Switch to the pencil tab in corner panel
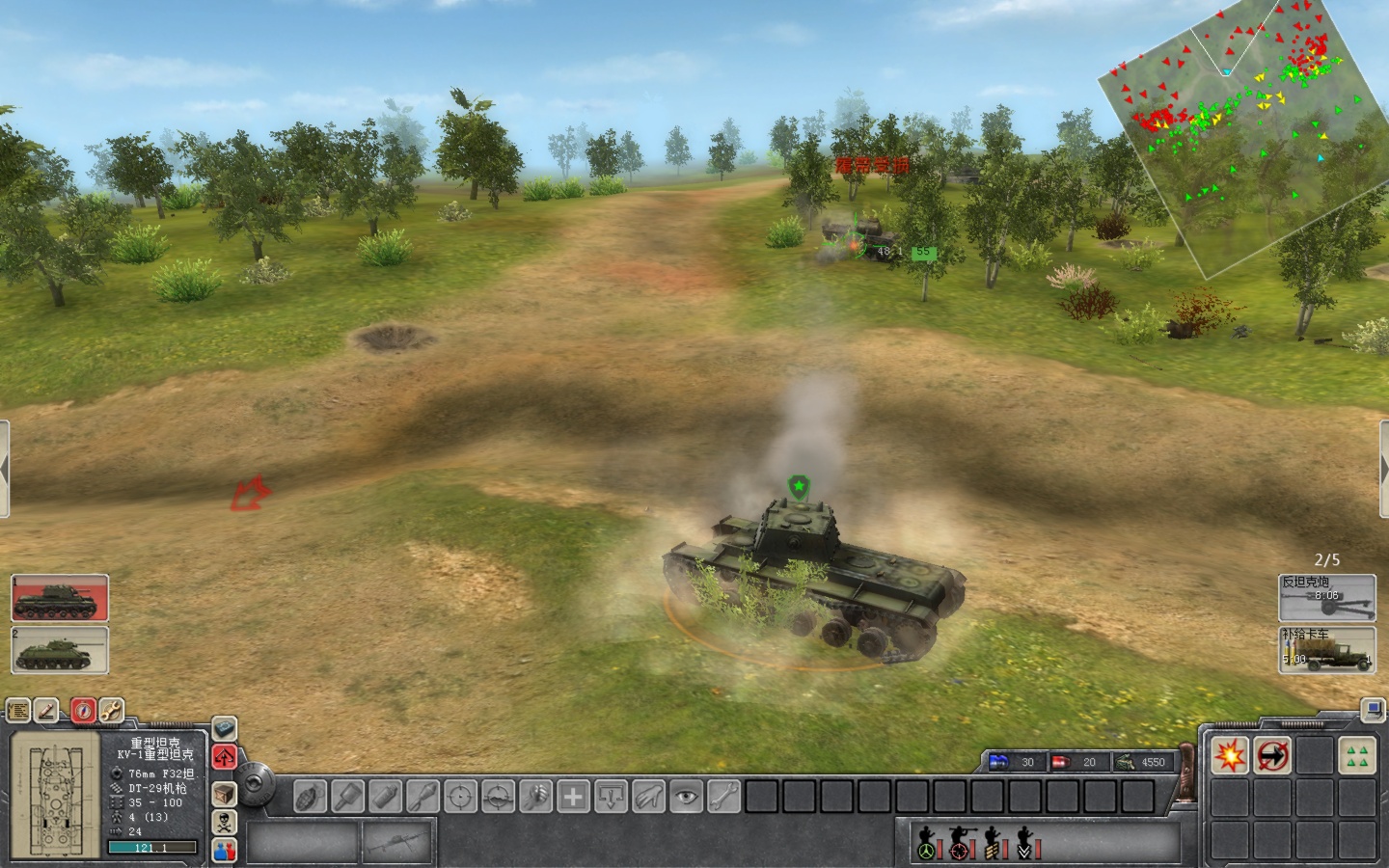The image size is (1389, 868). click(x=44, y=710)
